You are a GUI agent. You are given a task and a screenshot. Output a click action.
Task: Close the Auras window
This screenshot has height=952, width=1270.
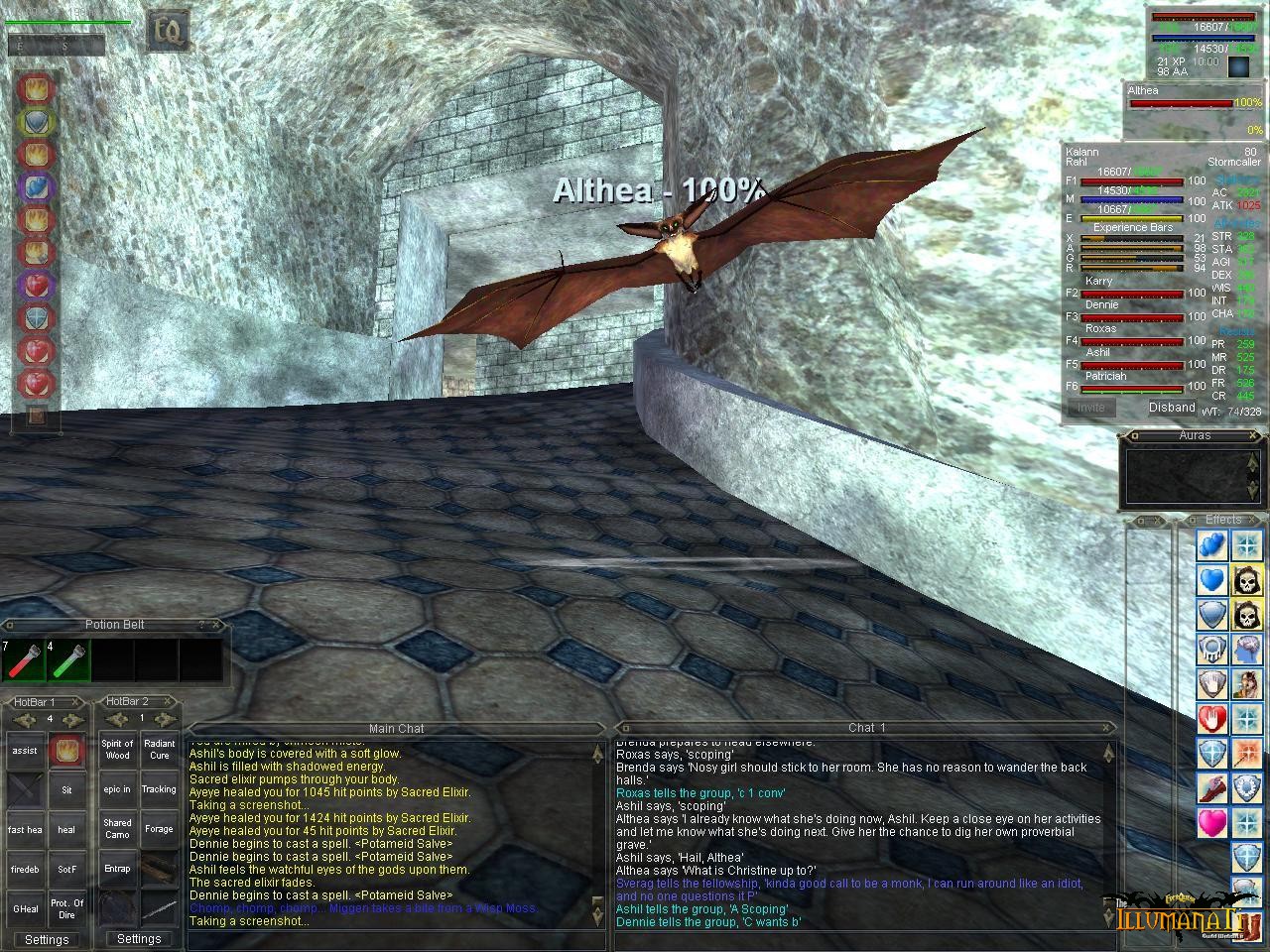(1254, 435)
